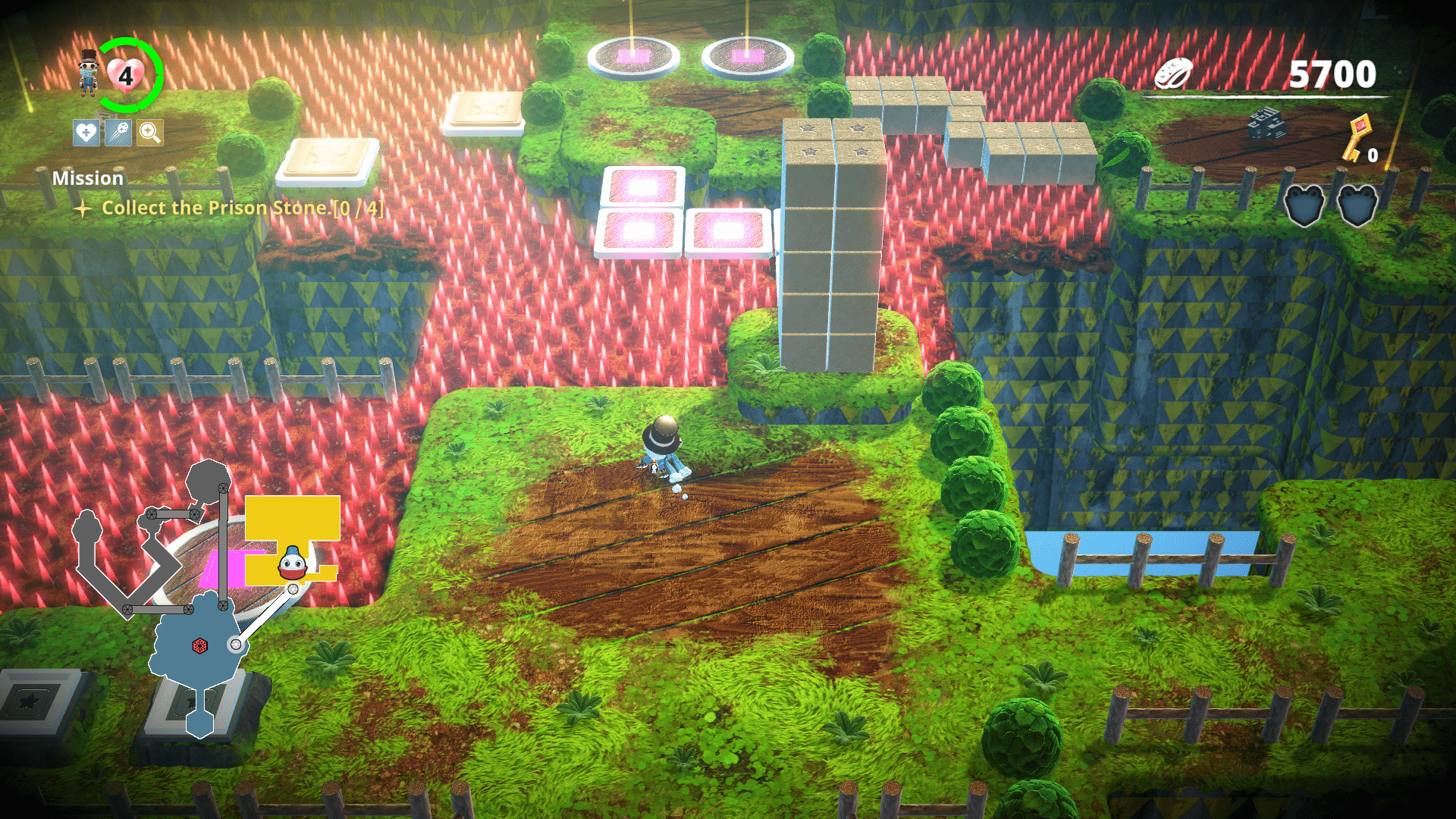Viewport: 1456px width, 819px height.
Task: Select the dark stone blocks icon
Action: tap(1266, 124)
